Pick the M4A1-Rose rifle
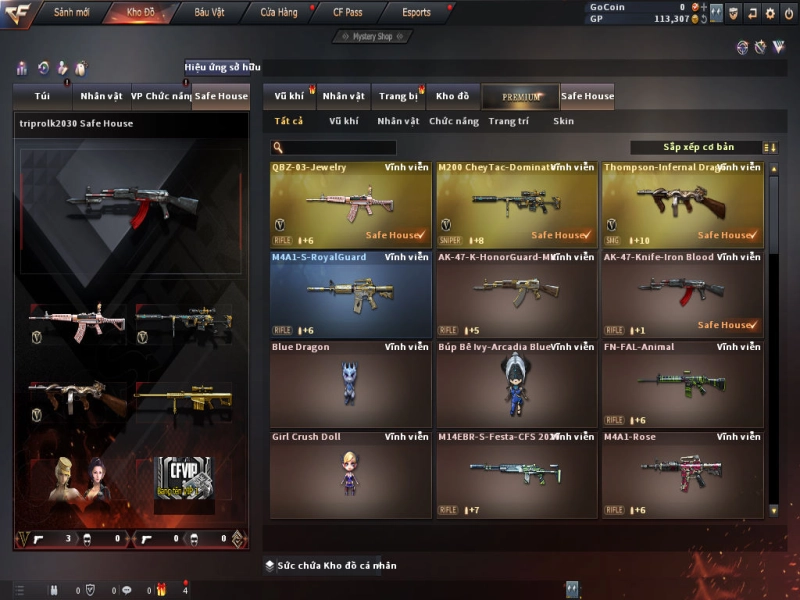 coord(682,474)
